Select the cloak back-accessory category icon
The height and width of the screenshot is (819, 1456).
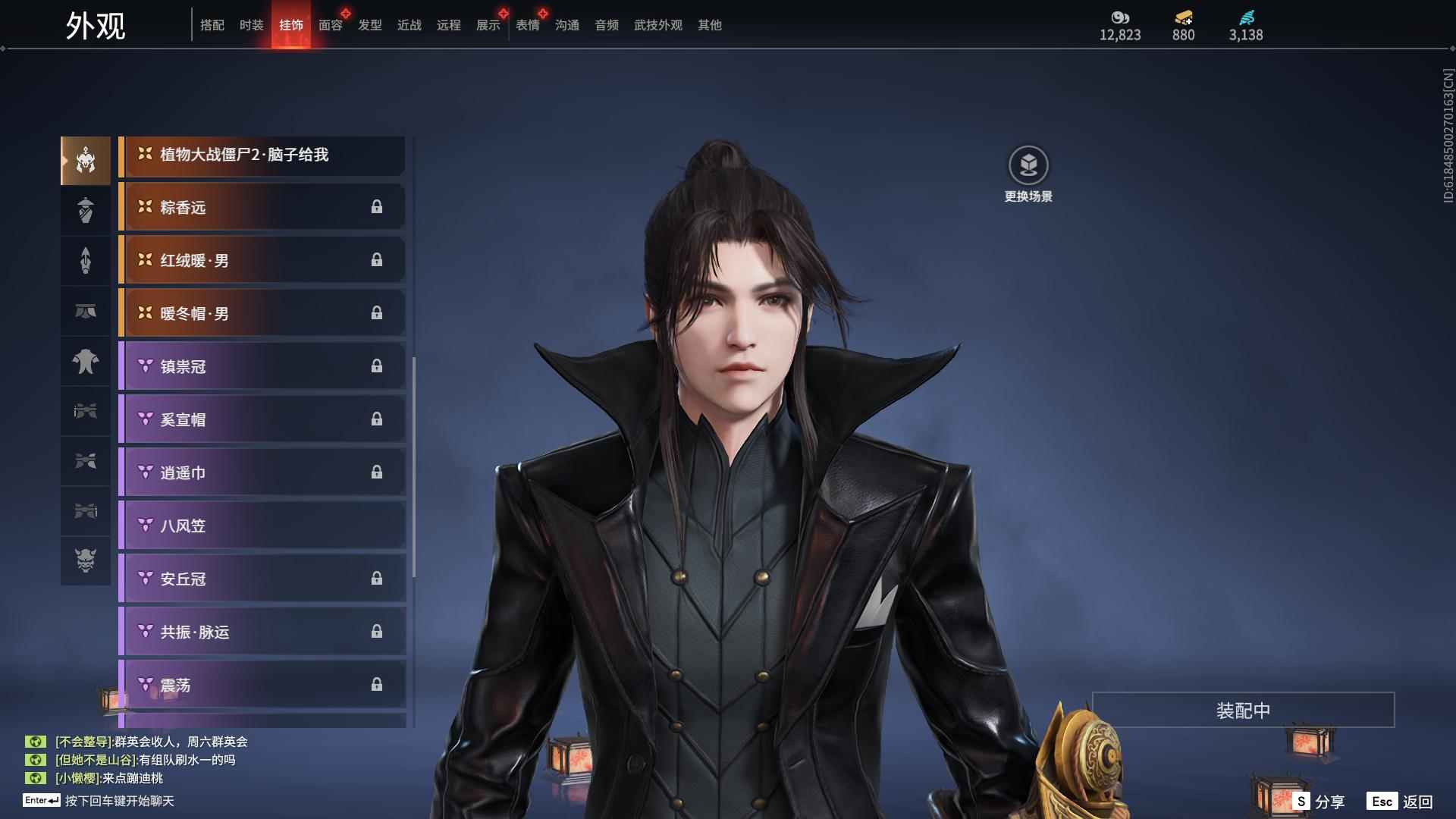coord(86,361)
